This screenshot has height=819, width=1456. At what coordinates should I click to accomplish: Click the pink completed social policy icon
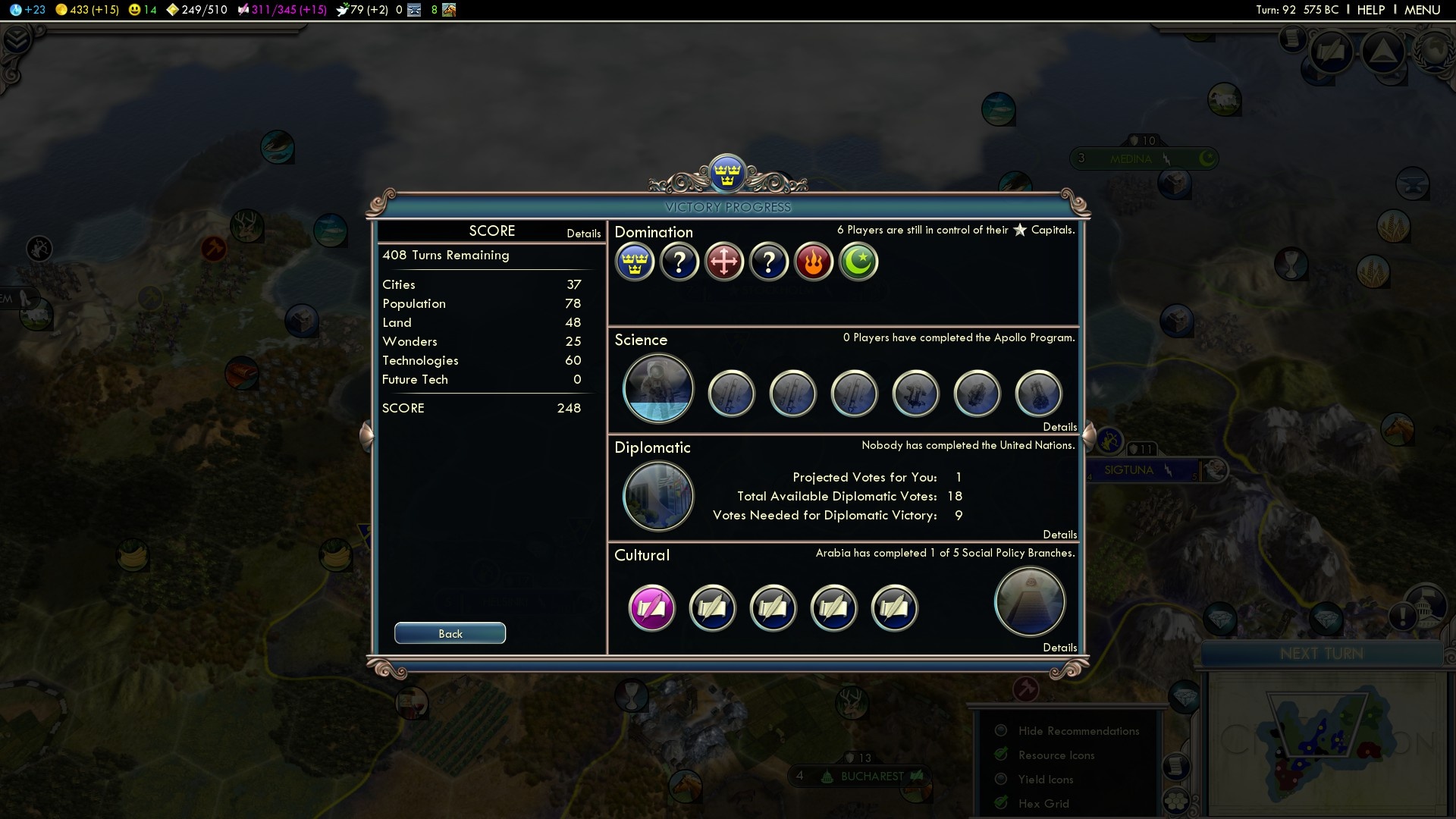point(651,607)
